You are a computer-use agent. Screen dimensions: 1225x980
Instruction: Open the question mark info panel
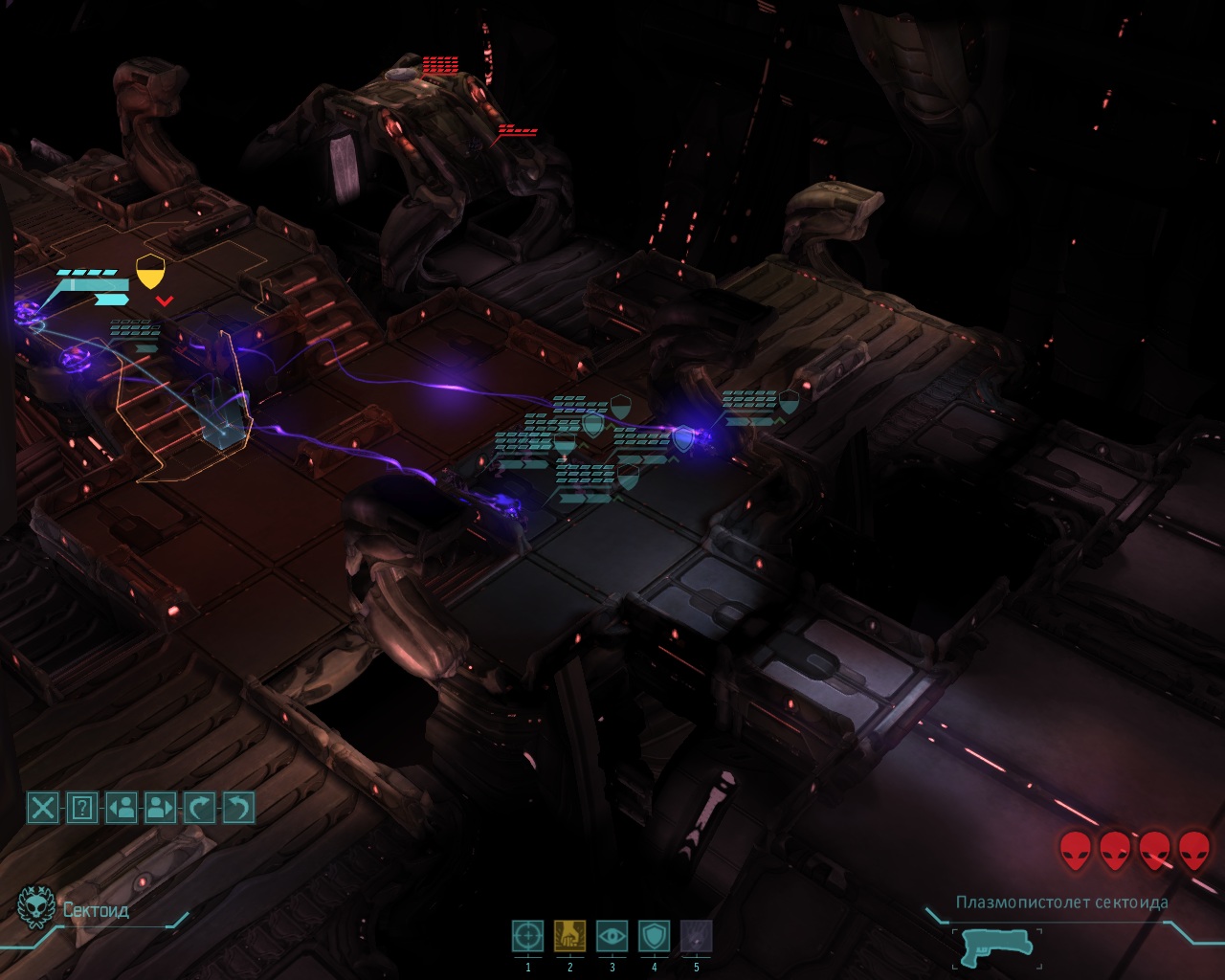[x=82, y=808]
